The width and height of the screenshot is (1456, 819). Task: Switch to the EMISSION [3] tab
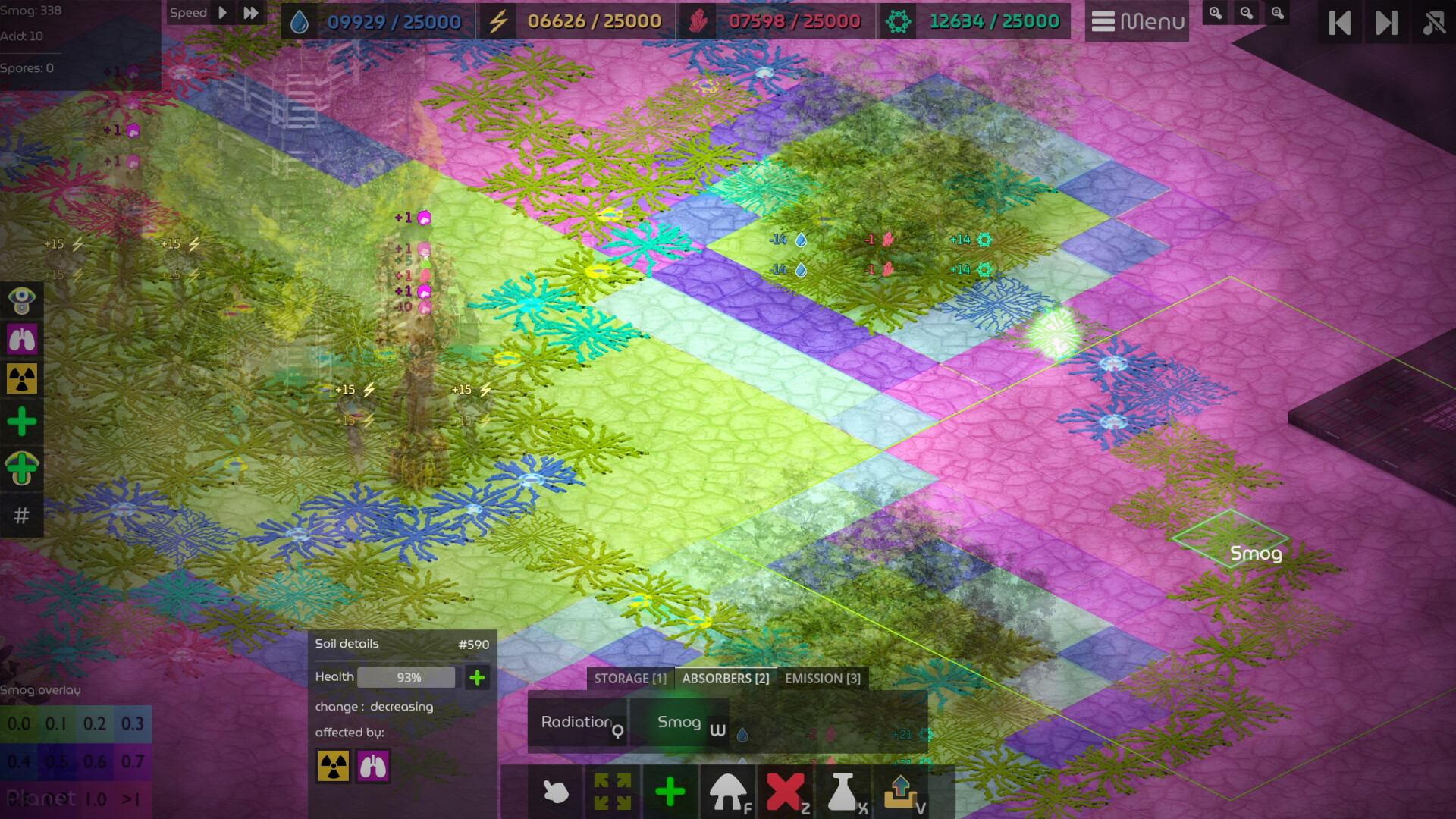(x=822, y=678)
